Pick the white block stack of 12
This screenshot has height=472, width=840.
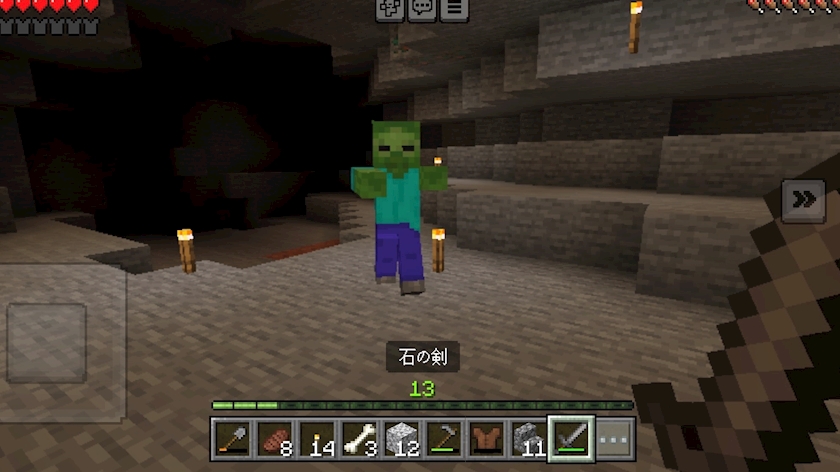(400, 437)
